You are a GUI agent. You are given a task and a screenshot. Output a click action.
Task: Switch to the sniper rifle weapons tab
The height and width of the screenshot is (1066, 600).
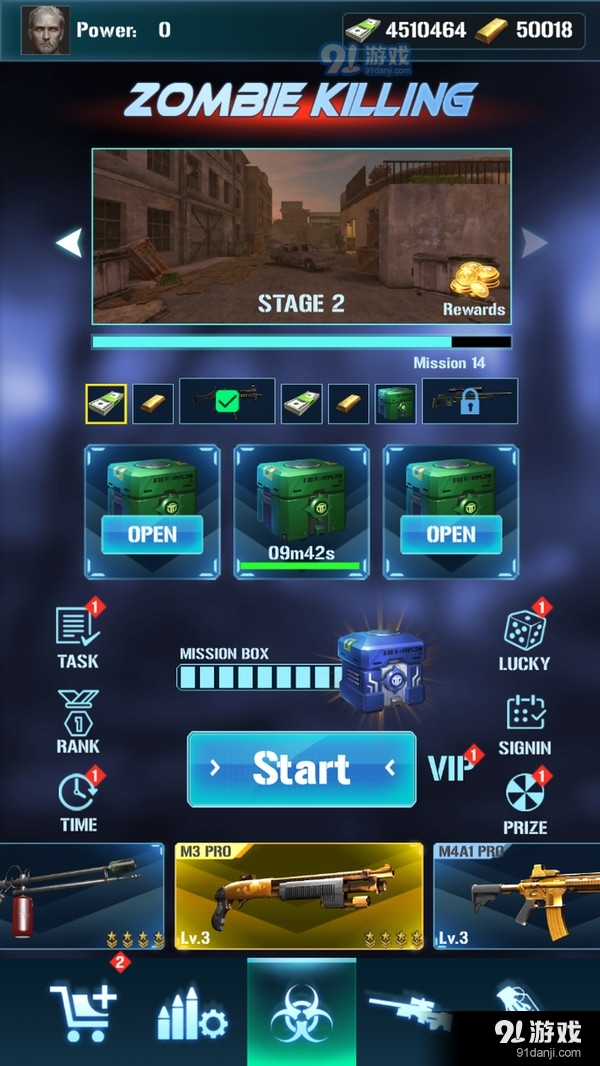pyautogui.click(x=408, y=1010)
